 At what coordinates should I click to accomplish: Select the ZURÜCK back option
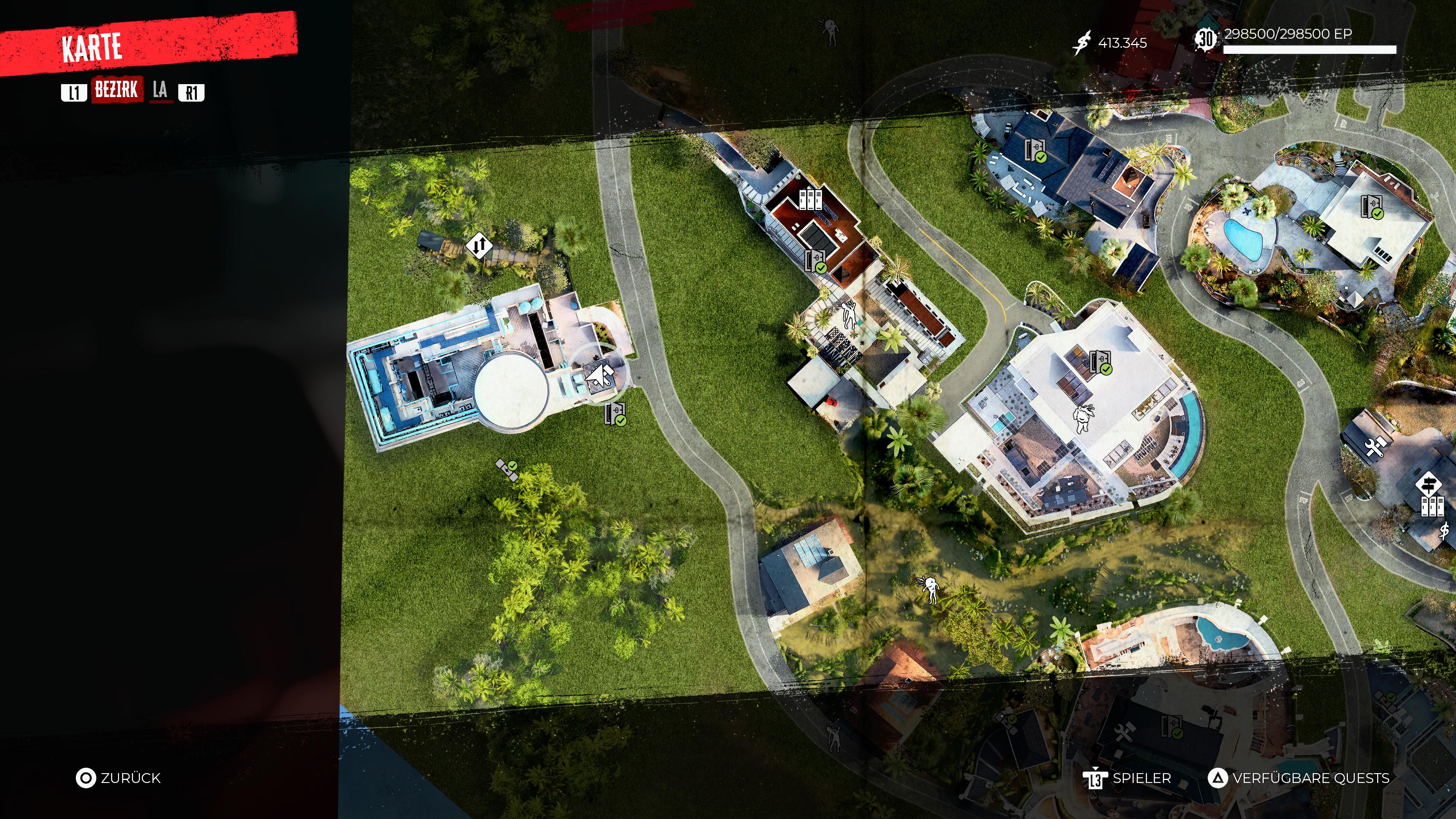[119, 778]
